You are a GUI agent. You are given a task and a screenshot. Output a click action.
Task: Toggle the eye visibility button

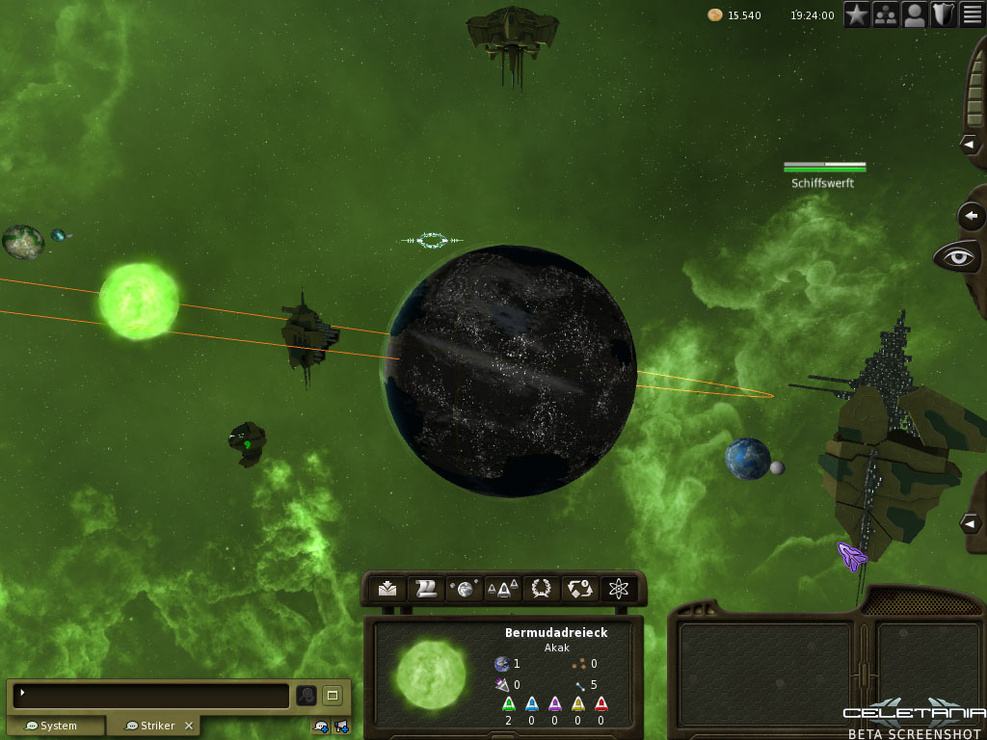pyautogui.click(x=958, y=258)
